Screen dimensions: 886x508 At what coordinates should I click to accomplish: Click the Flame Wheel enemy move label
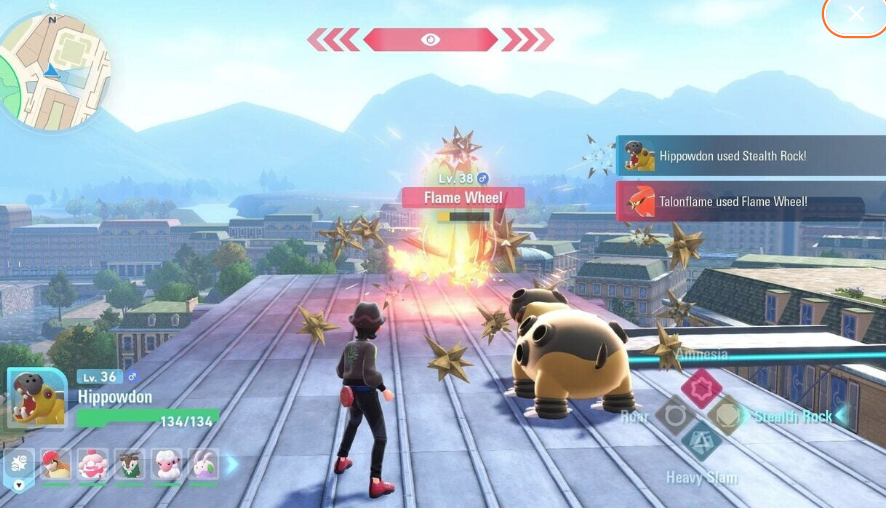(462, 197)
